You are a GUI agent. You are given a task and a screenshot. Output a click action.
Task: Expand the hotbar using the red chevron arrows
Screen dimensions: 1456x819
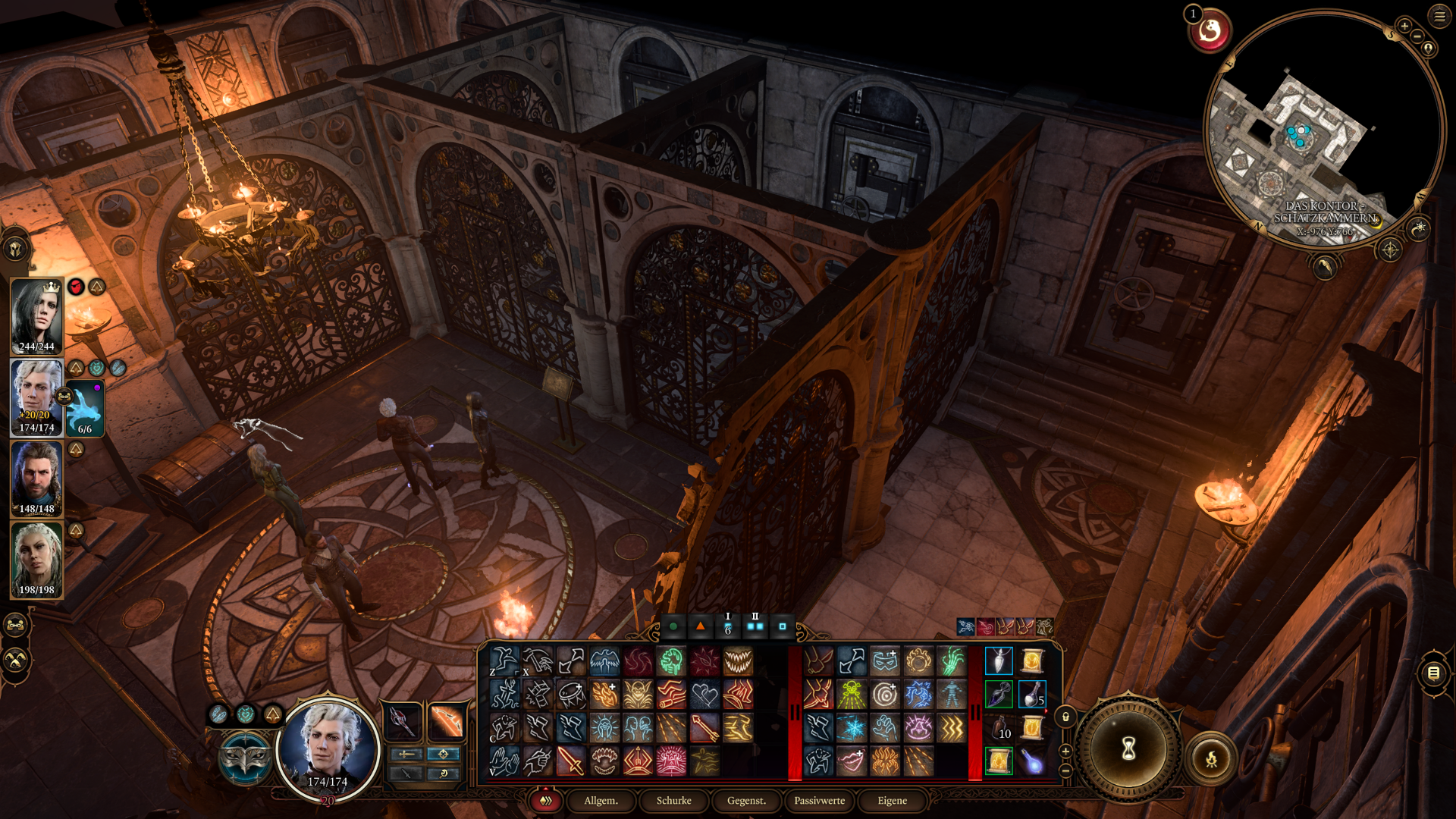point(544,801)
